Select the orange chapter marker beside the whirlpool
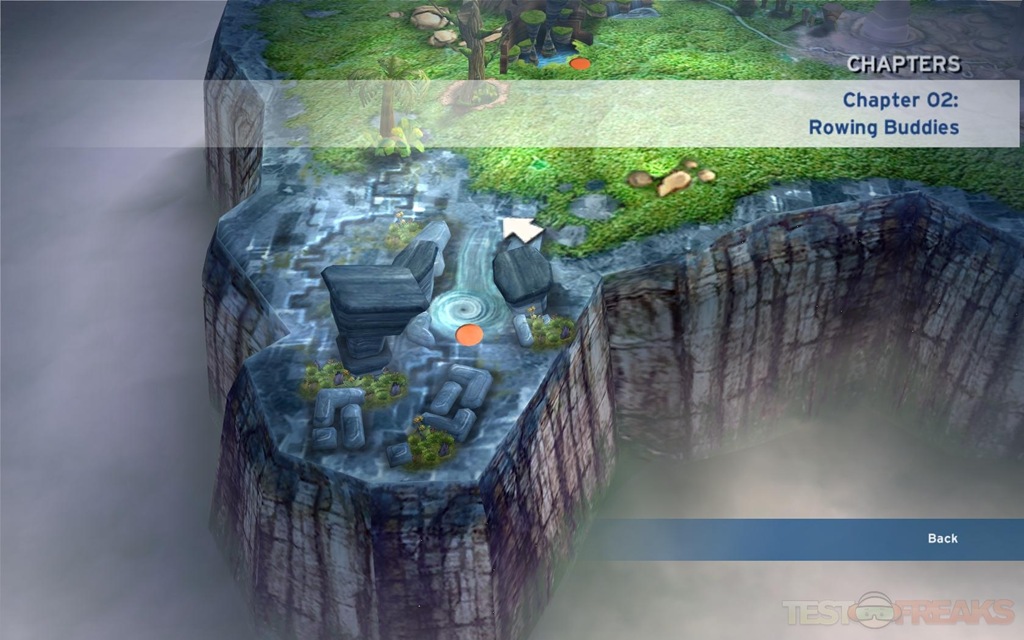Viewport: 1024px width, 640px height. point(469,335)
